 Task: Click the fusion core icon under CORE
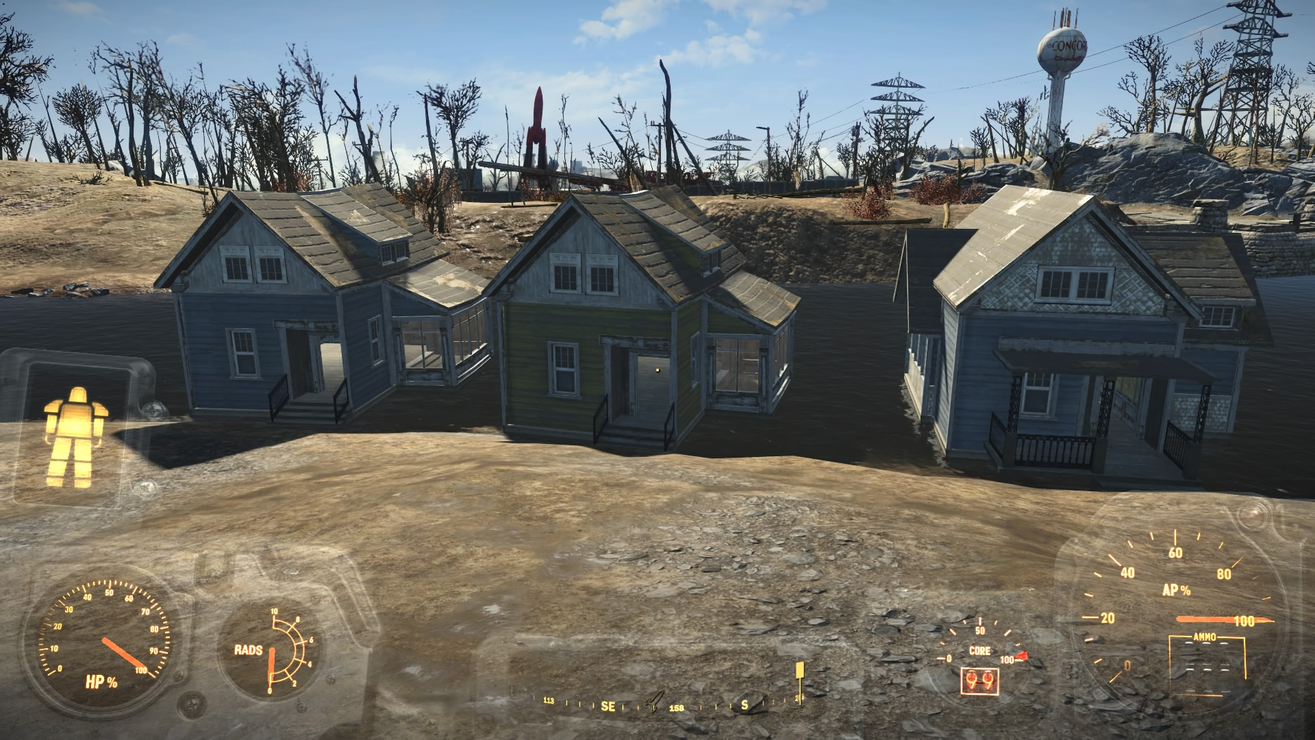point(979,681)
